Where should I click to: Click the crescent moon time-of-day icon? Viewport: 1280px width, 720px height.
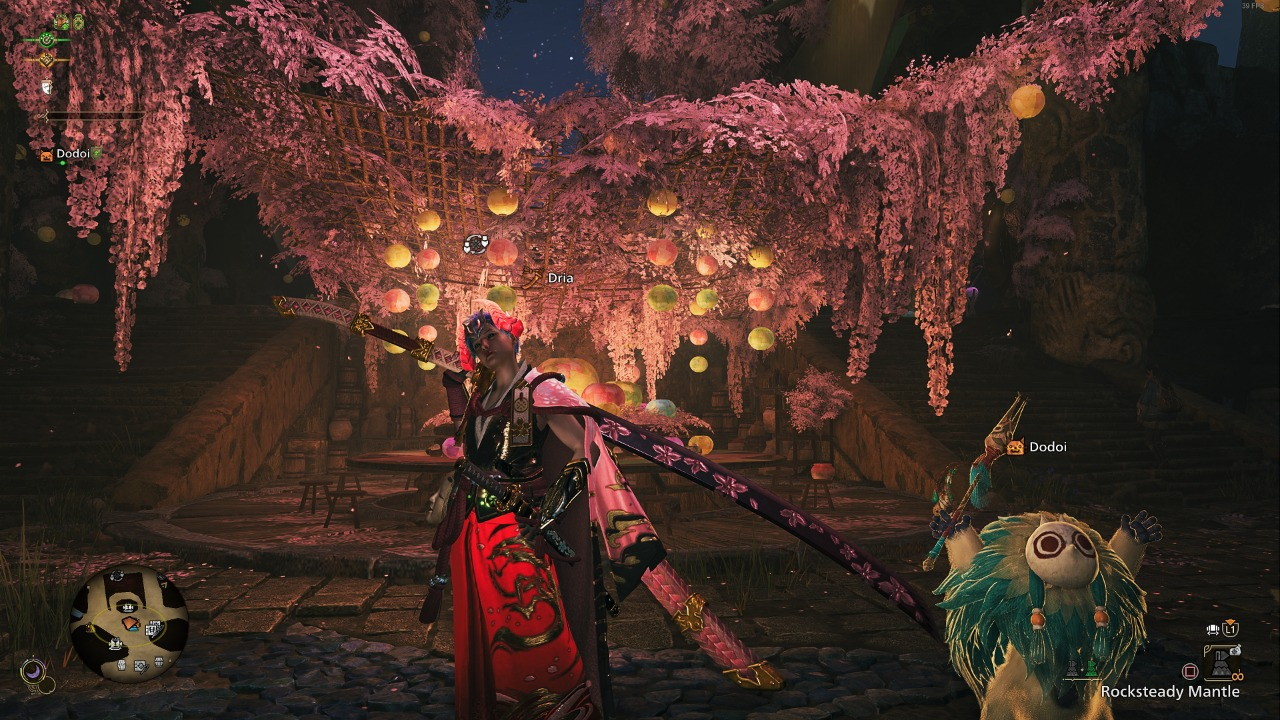coord(36,674)
